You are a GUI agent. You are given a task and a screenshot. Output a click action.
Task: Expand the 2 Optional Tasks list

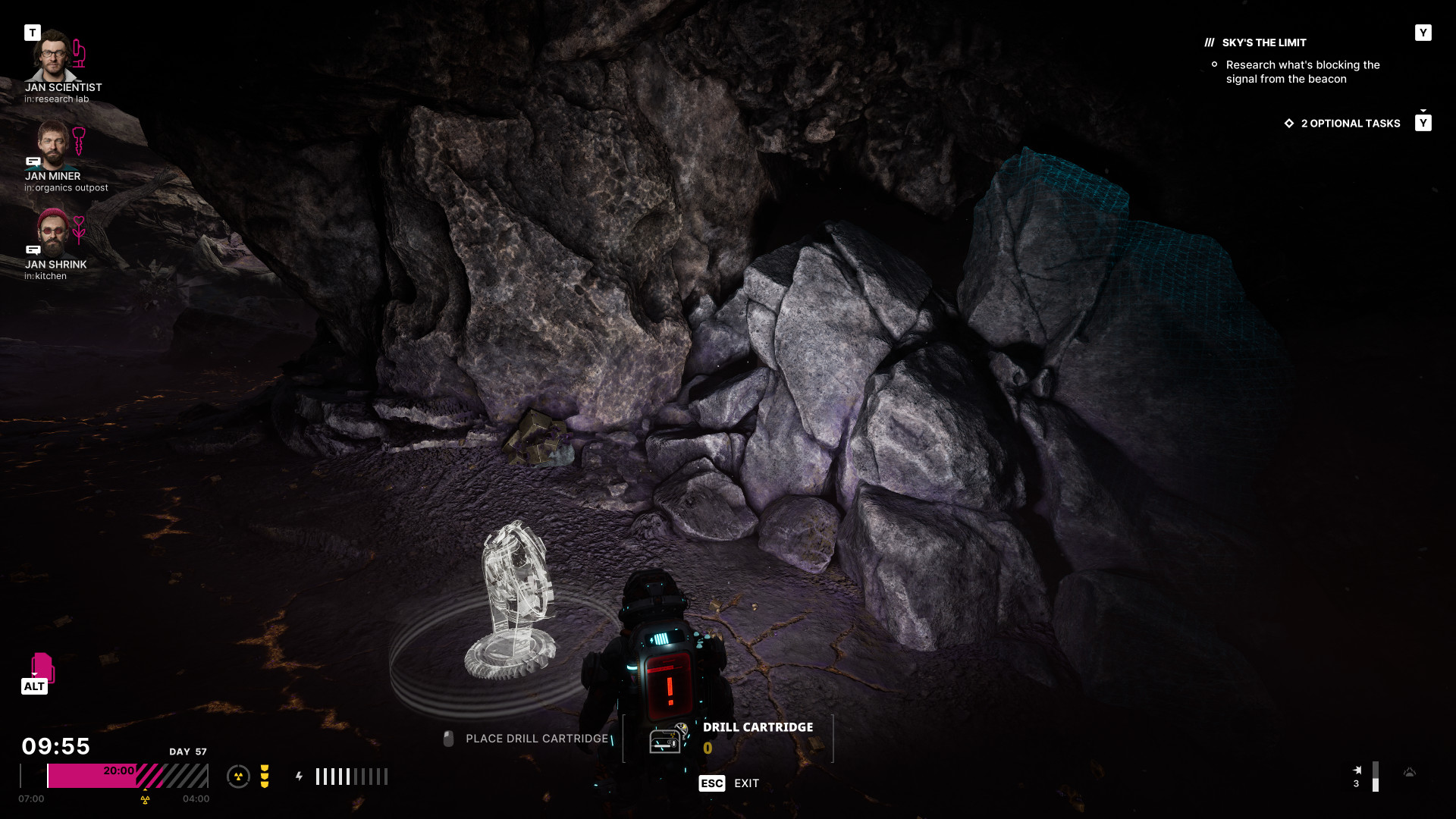point(1350,124)
